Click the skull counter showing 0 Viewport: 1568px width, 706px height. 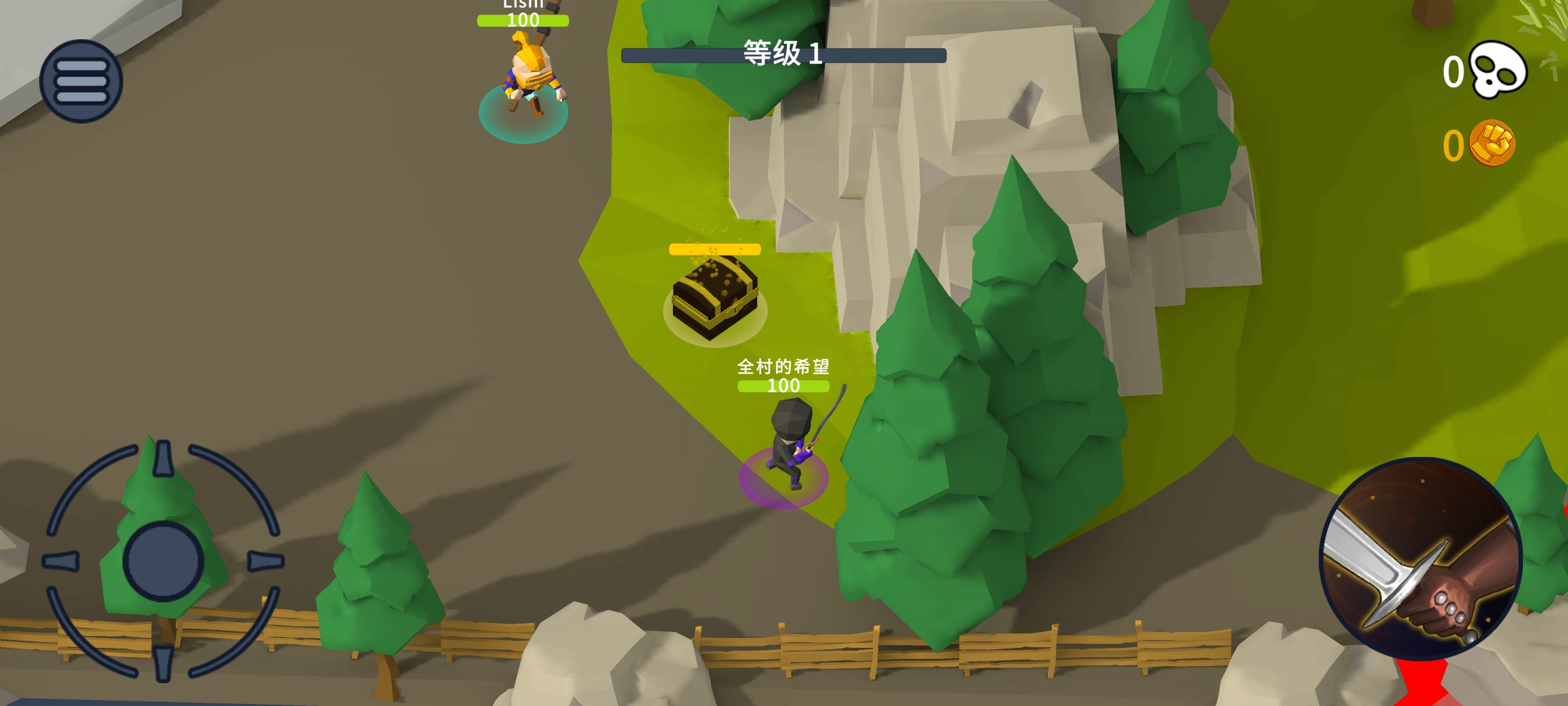[x=1454, y=73]
